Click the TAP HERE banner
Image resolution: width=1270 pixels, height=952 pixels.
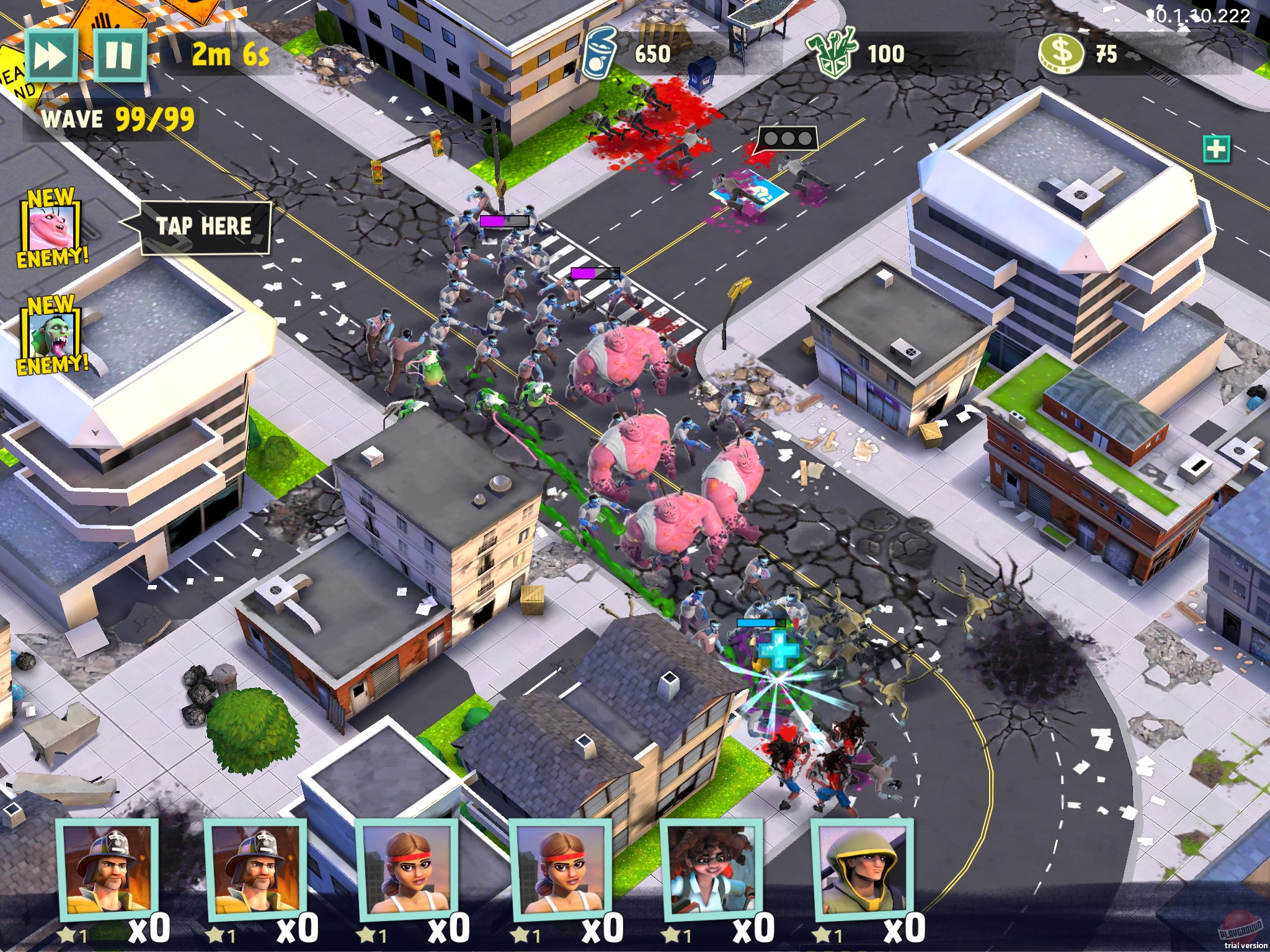pos(205,227)
